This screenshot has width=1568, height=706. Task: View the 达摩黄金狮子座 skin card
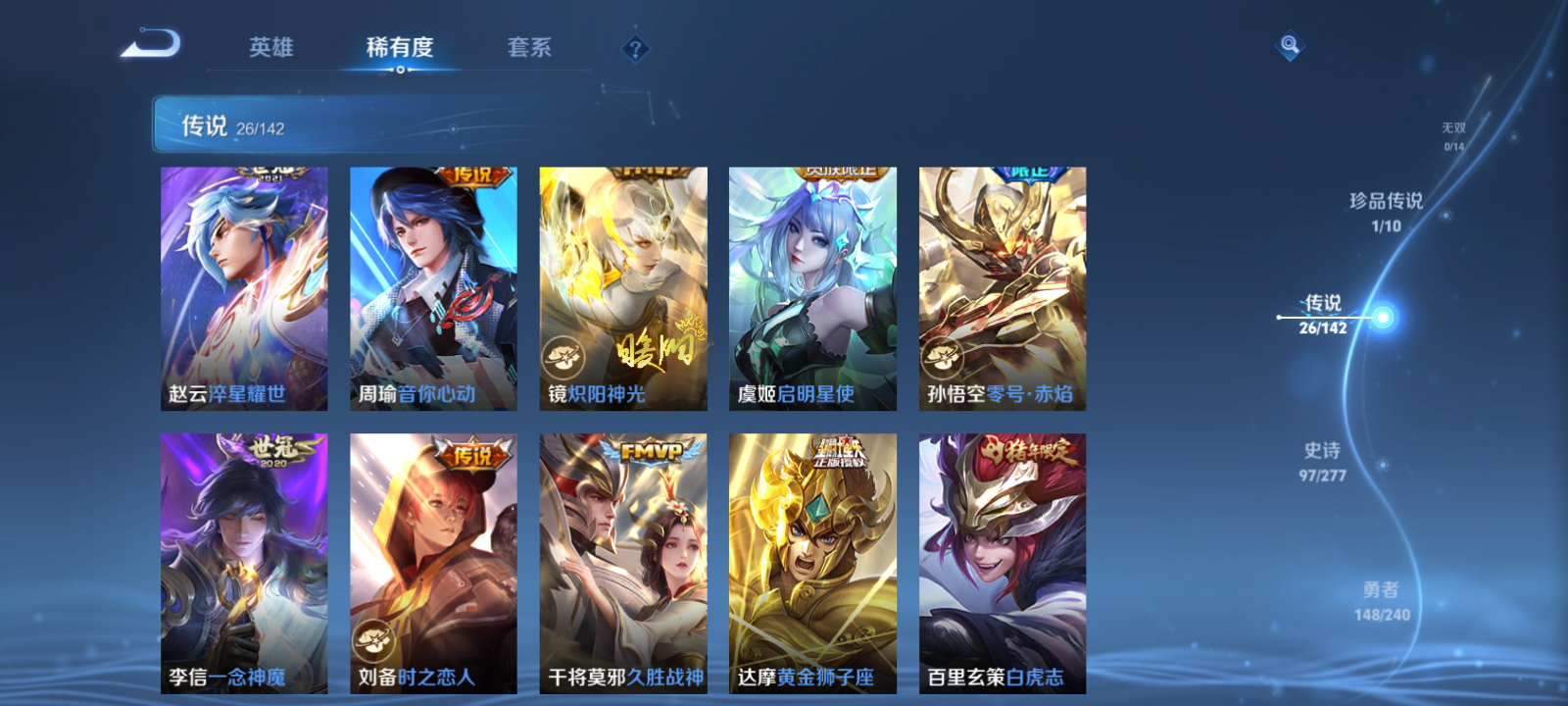811,559
